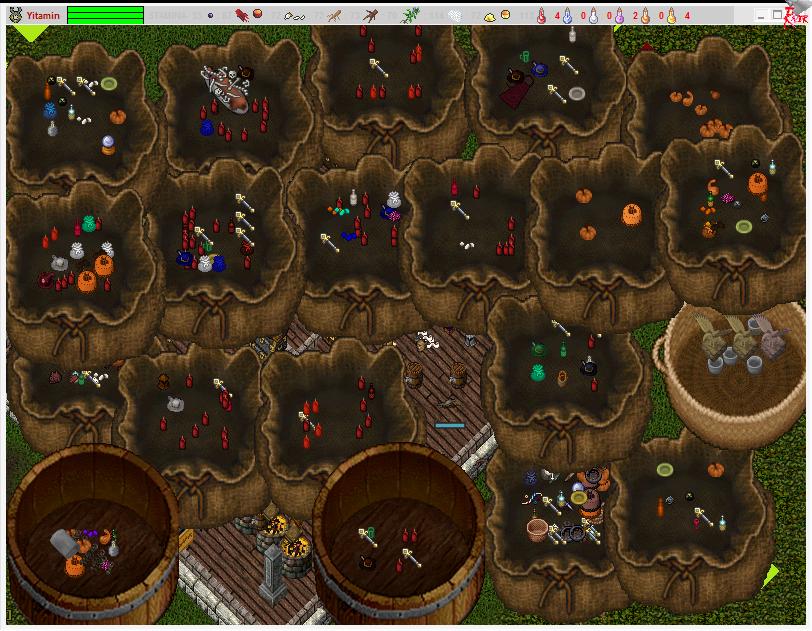Image resolution: width=812 pixels, height=631 pixels.
Task: Click the Yitamin character name label
Action: point(42,15)
